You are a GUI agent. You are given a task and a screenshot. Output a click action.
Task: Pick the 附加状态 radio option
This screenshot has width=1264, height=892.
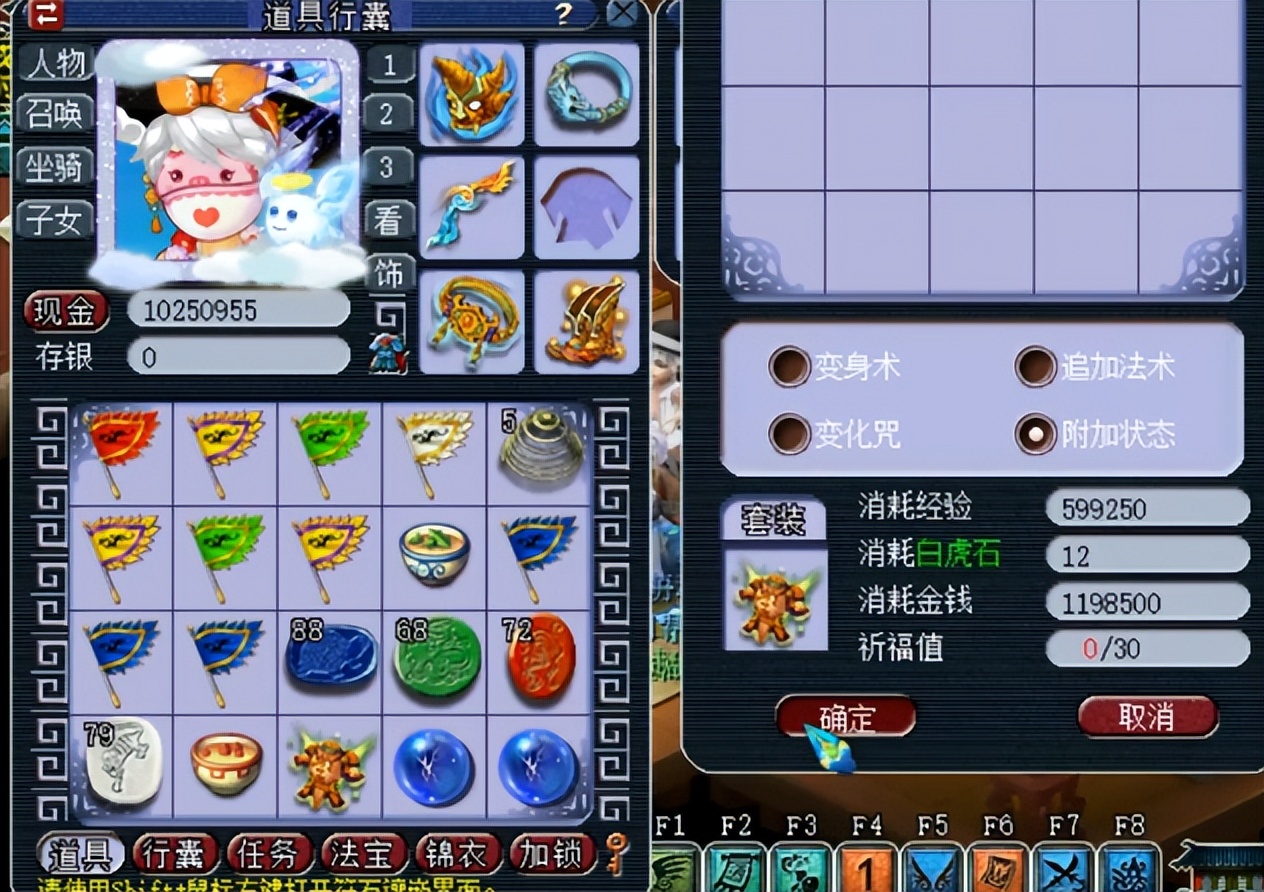coord(1036,433)
